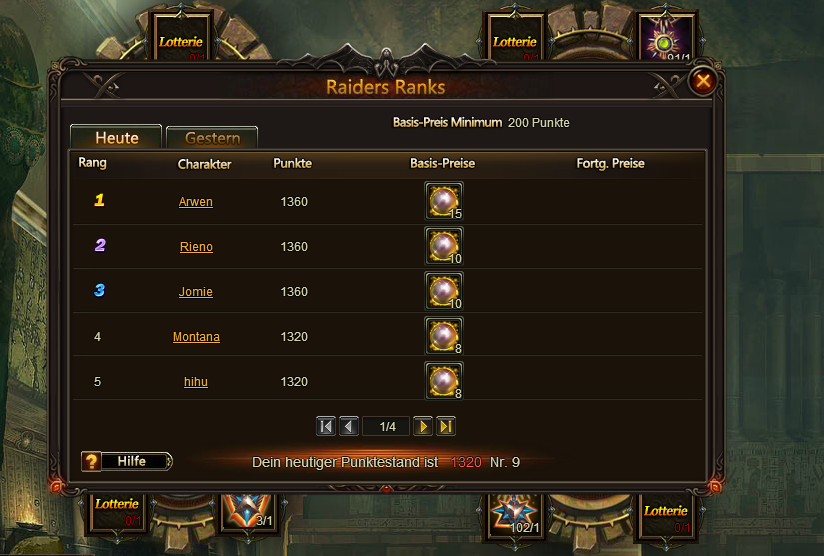This screenshot has width=824, height=556.
Task: Open Arwen's character link
Action: (x=196, y=202)
